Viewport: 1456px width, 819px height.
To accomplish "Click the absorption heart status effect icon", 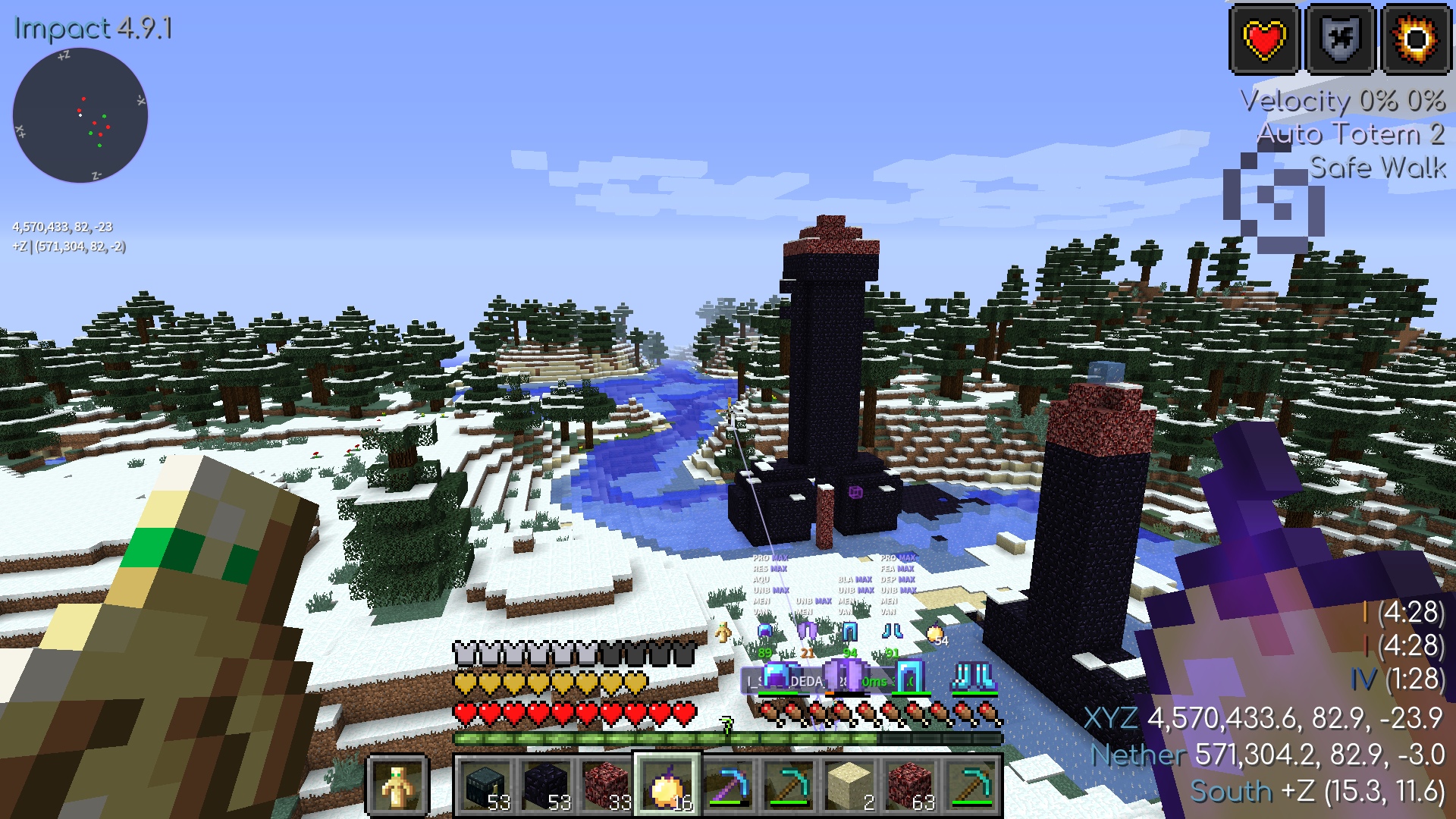I will (x=1264, y=39).
